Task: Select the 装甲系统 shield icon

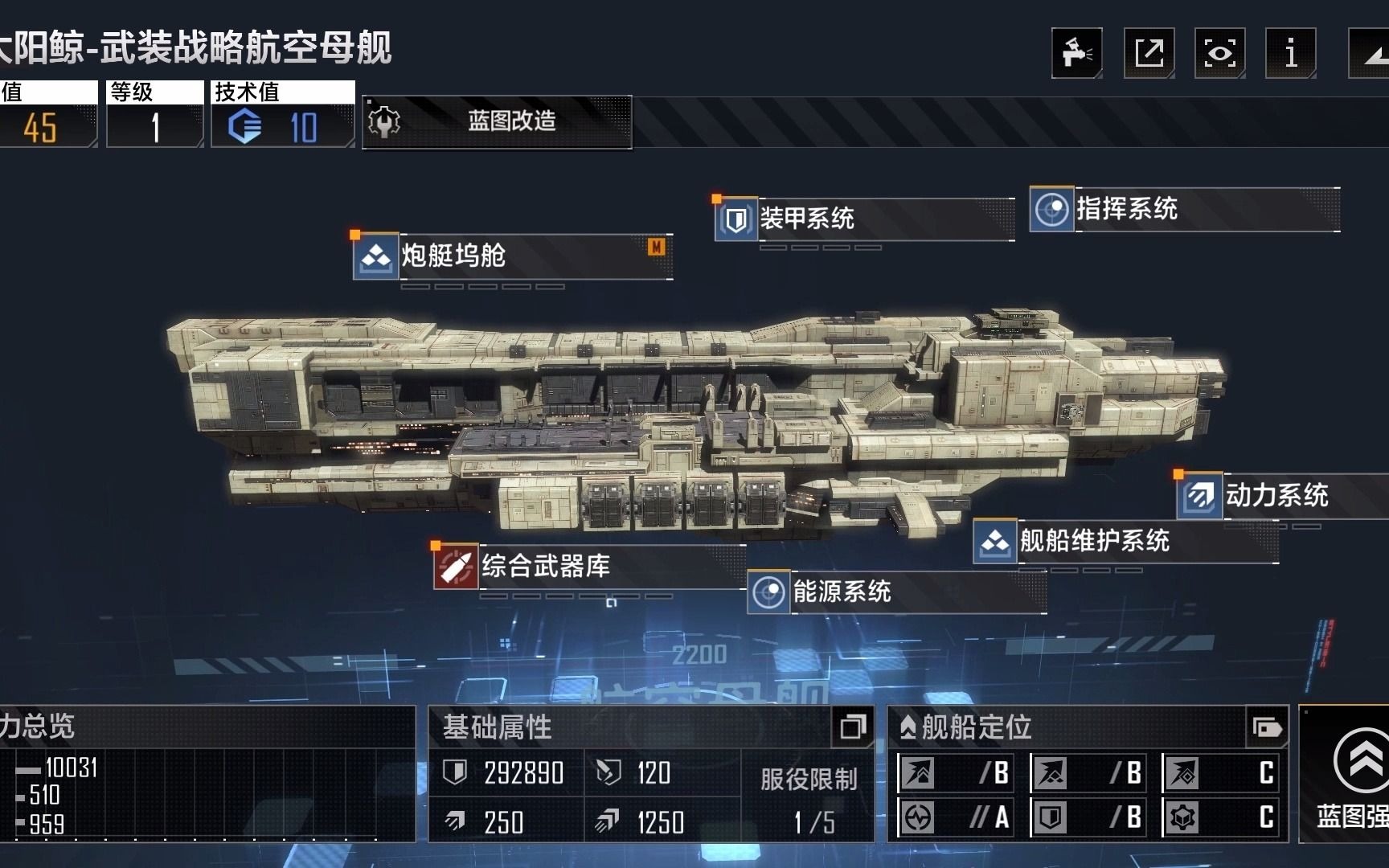Action: (736, 217)
